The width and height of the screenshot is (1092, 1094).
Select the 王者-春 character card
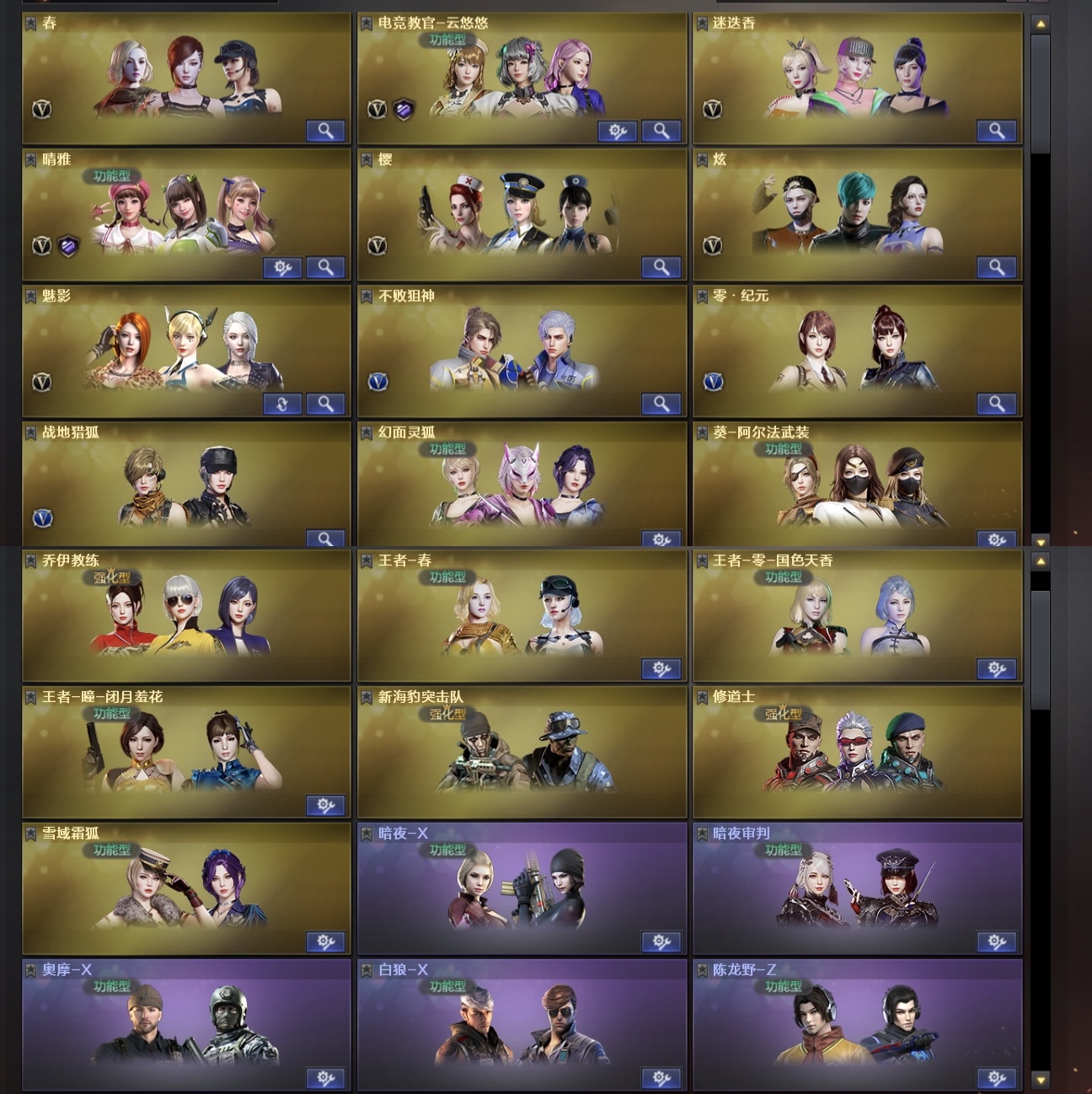point(522,616)
